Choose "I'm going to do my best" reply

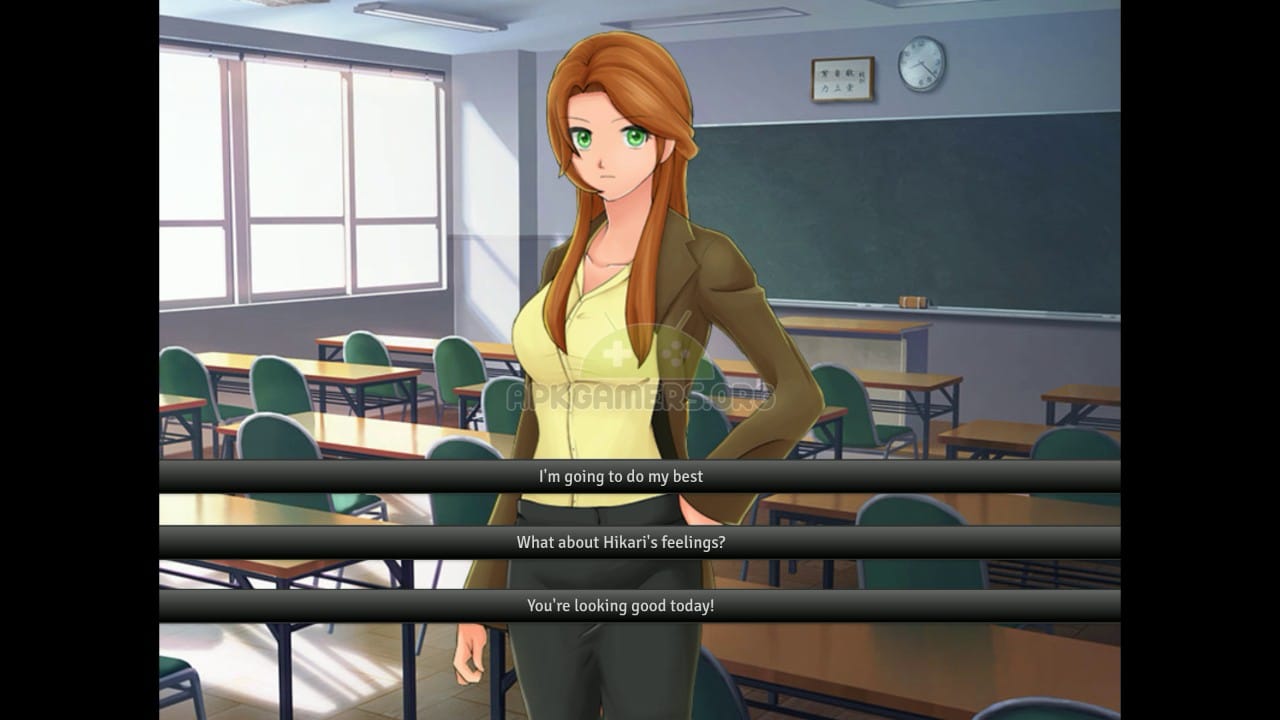[620, 476]
